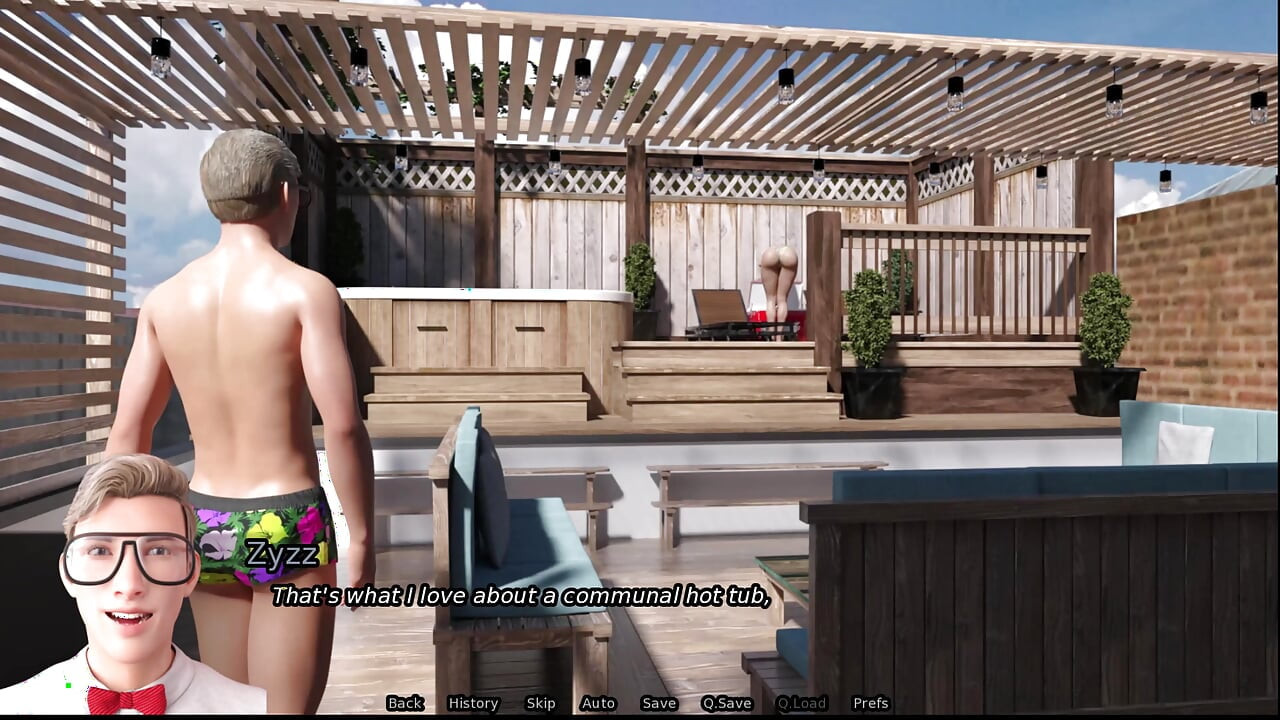
Task: Click the red cooler on the deck
Action: tap(755, 316)
